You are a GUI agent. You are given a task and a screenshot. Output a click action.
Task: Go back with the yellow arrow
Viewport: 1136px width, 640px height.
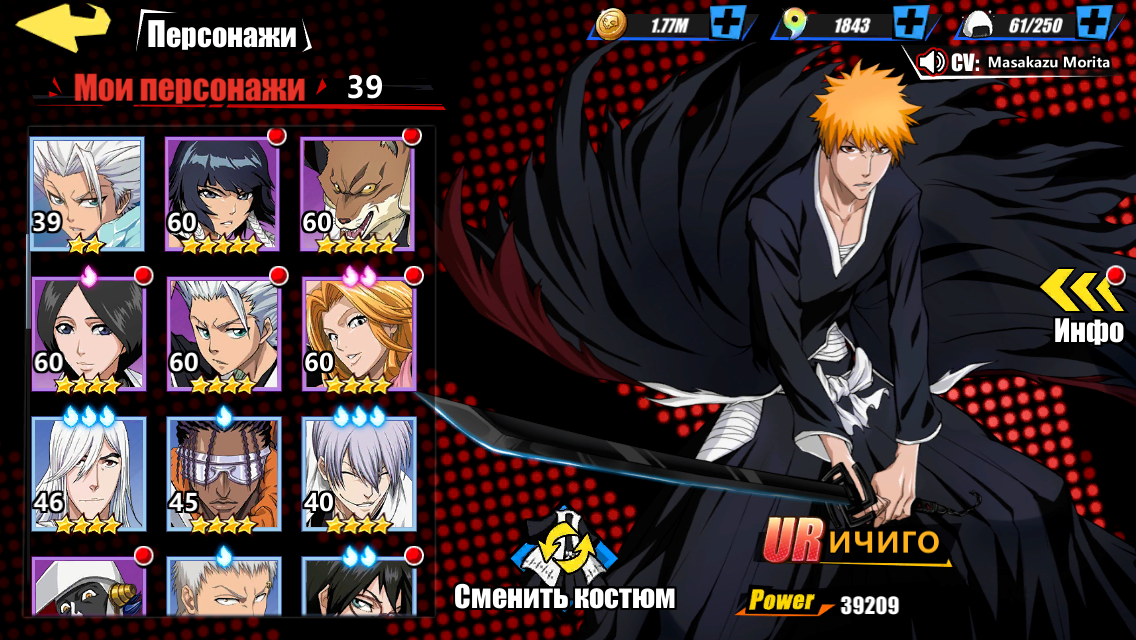[64, 26]
